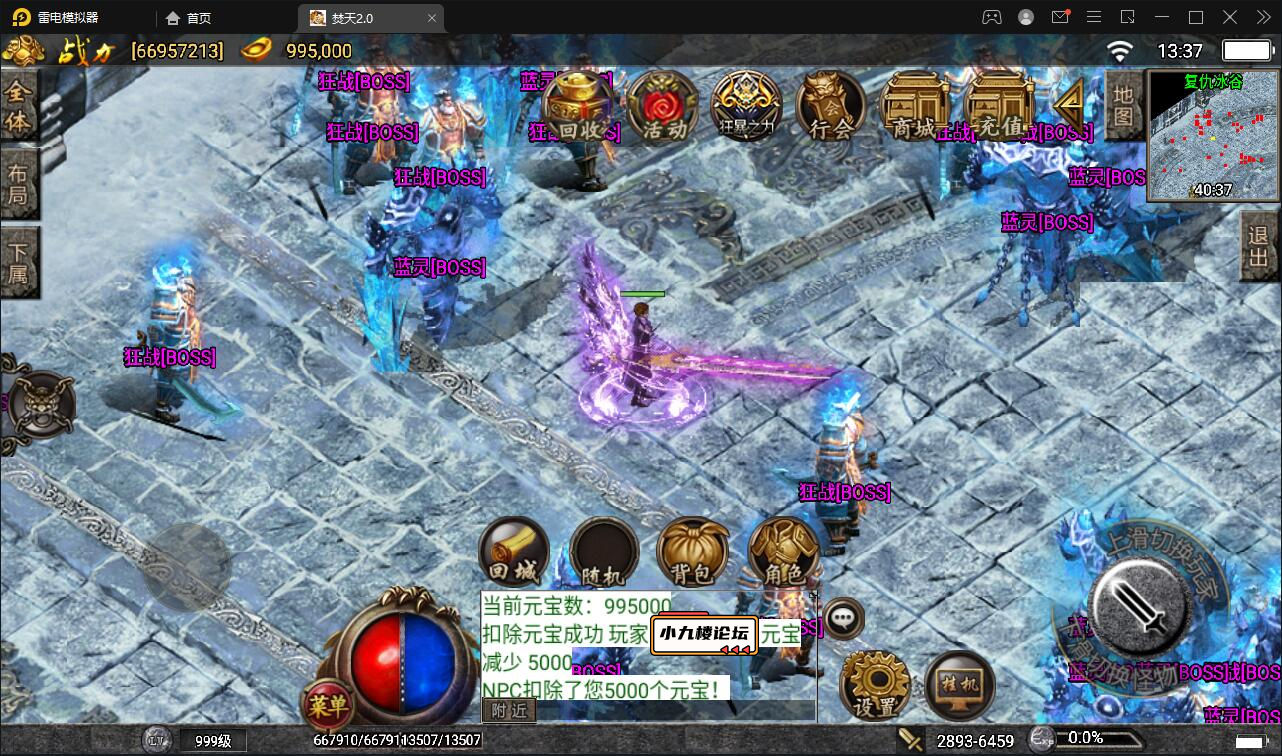Click the 小九楼论坛 forum banner
The image size is (1282, 756).
703,633
